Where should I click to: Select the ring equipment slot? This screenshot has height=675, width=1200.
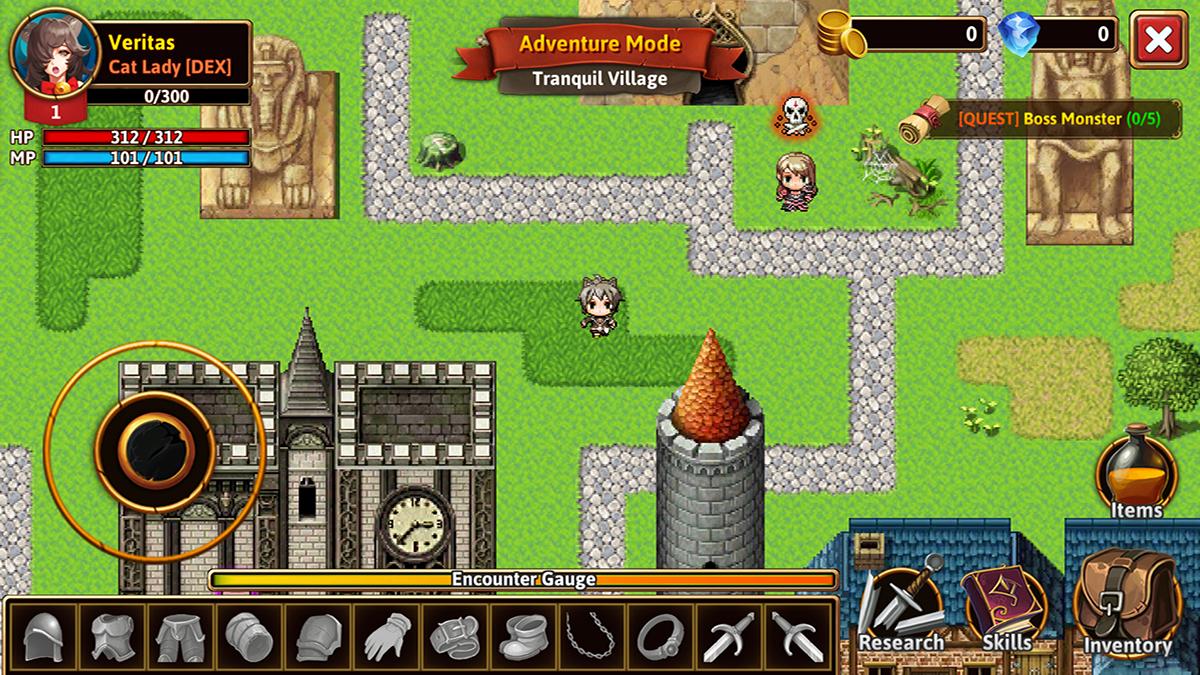pos(660,635)
